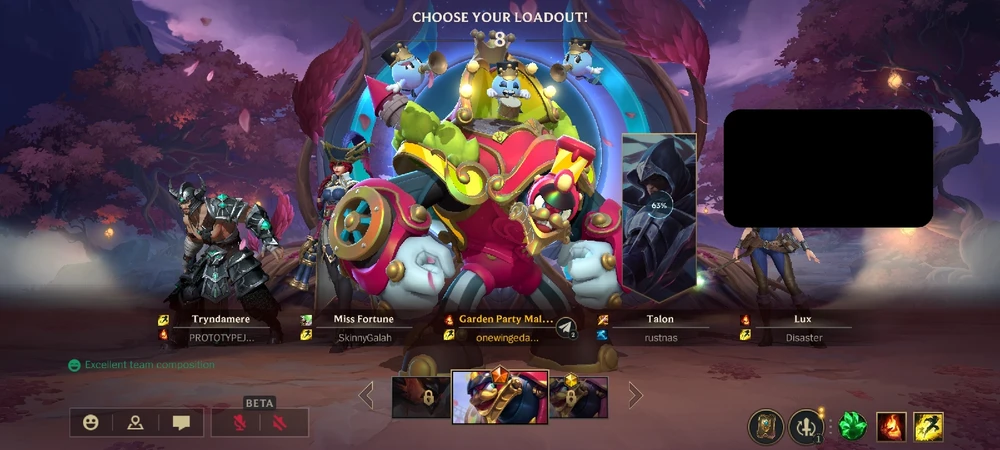The height and width of the screenshot is (450, 1000).
Task: Select Talon player nameplate
Action: 659,328
